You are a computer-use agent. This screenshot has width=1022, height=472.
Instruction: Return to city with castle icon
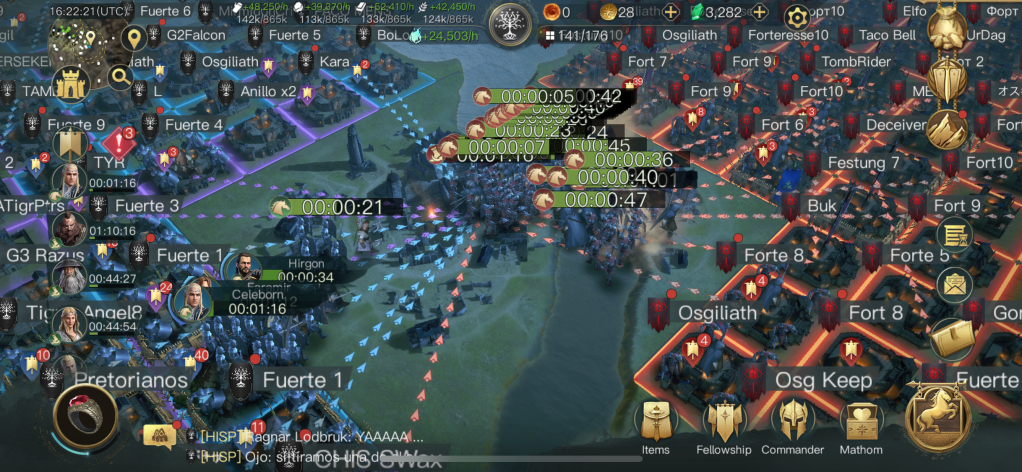(x=72, y=84)
